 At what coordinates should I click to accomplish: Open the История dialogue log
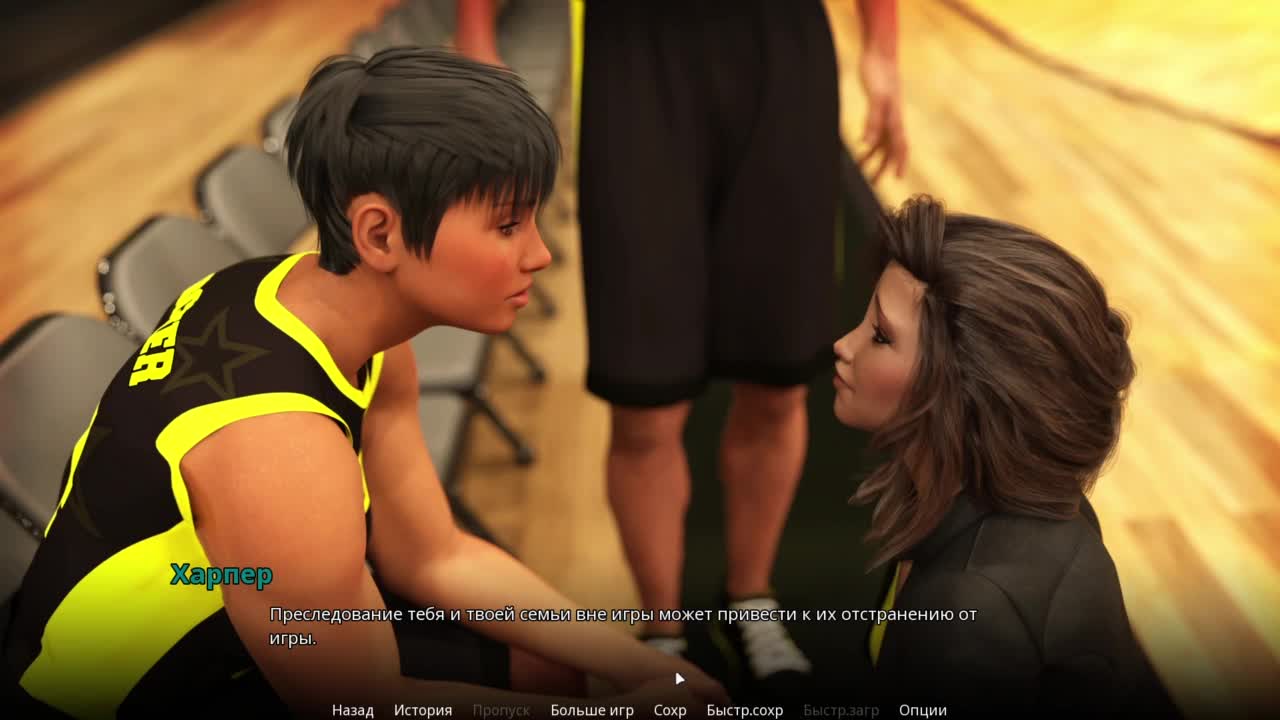click(422, 710)
